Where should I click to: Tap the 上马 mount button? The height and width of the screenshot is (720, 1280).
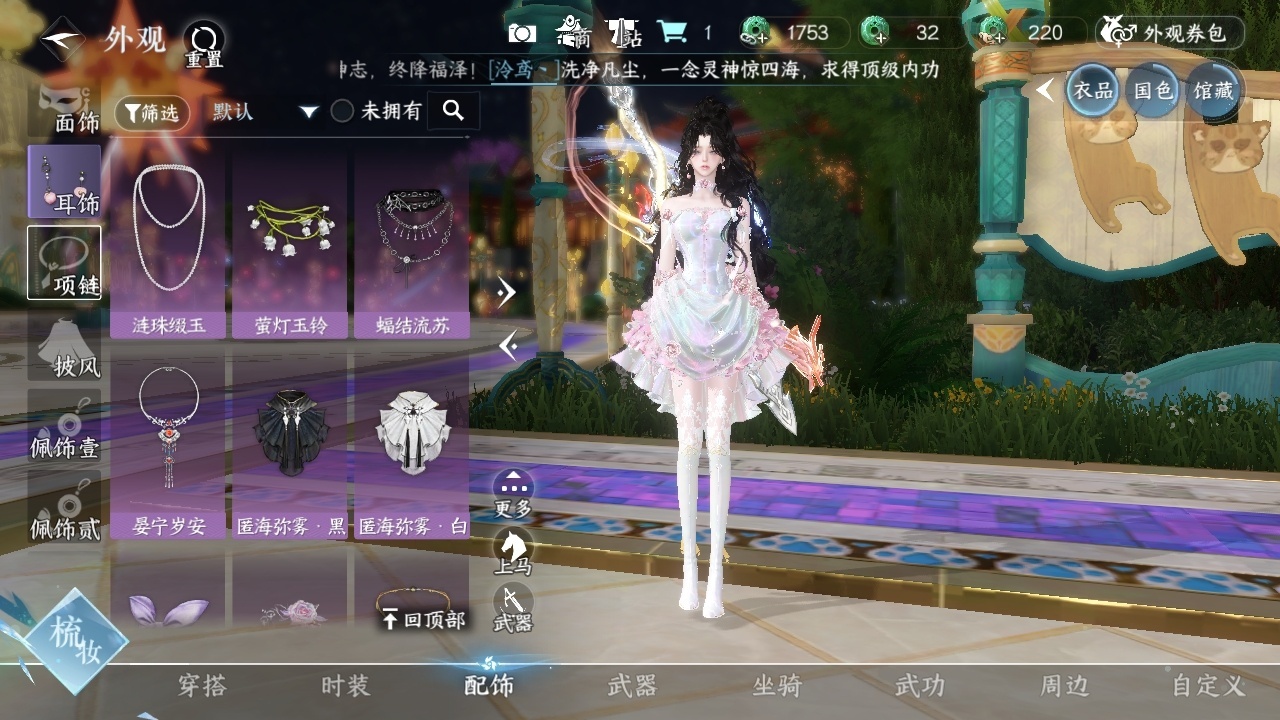pos(513,551)
